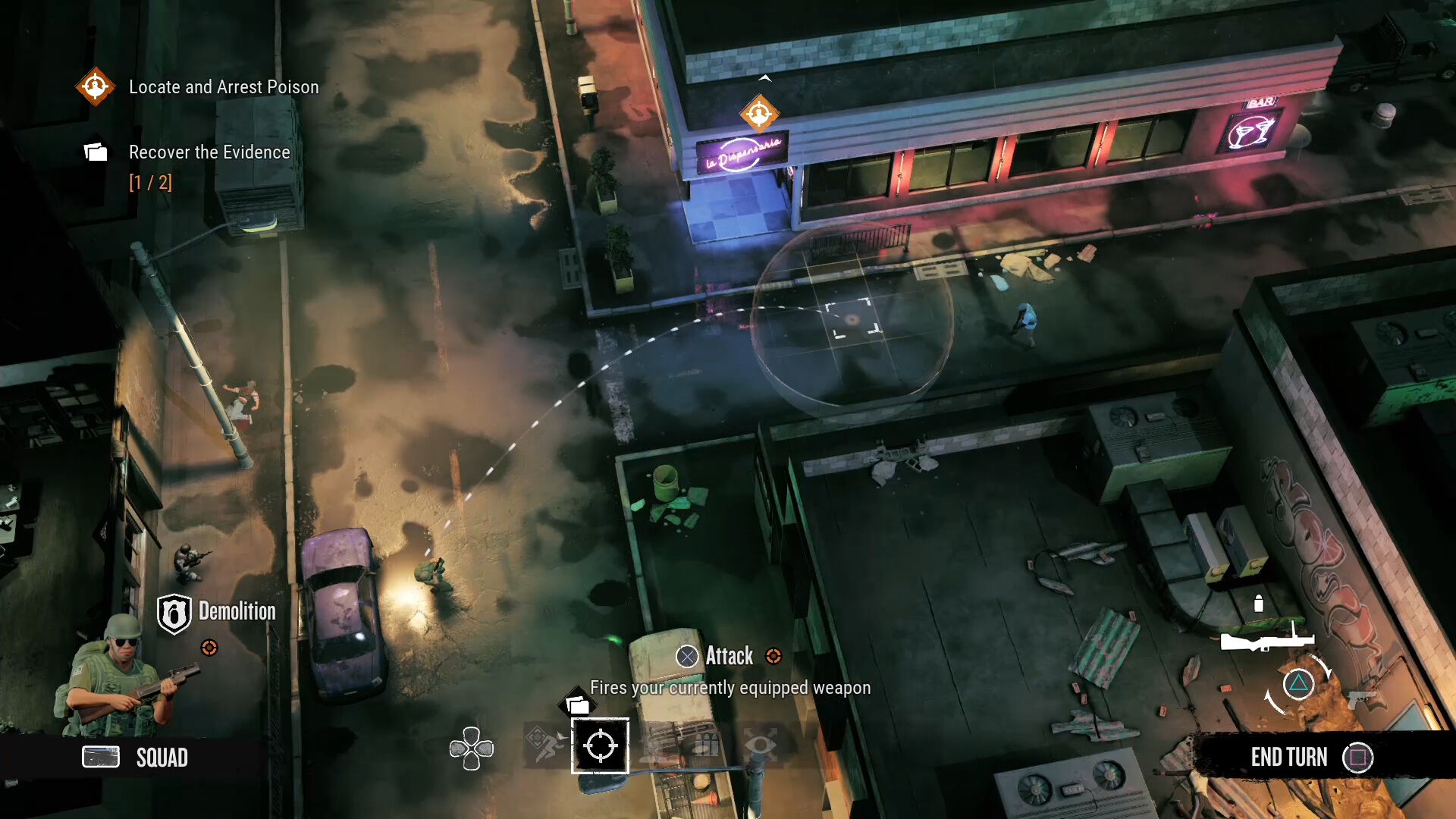Click the Locate and Arrest Poison objective
The width and height of the screenshot is (1456, 819).
(223, 87)
